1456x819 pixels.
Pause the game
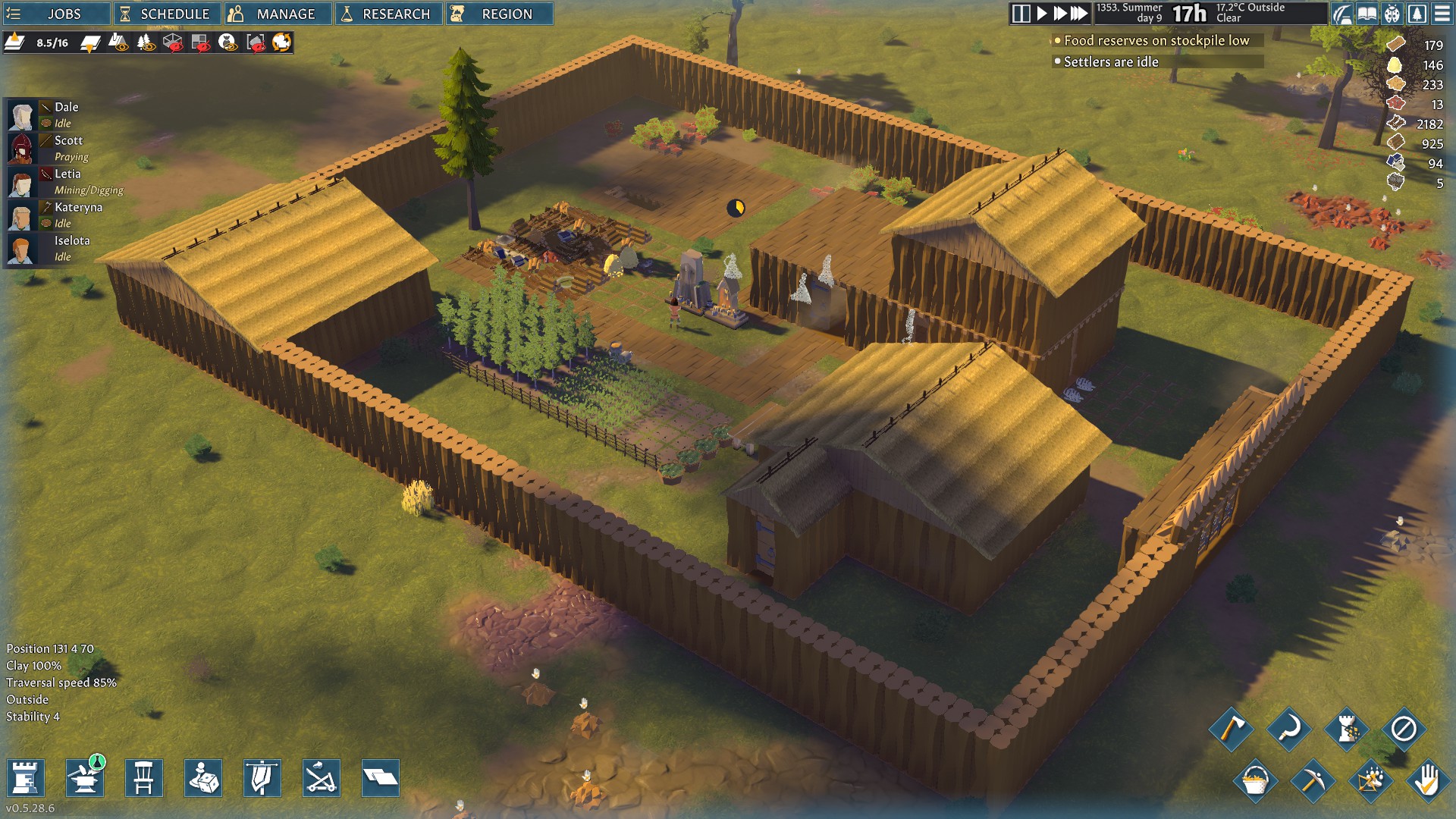coord(1021,14)
